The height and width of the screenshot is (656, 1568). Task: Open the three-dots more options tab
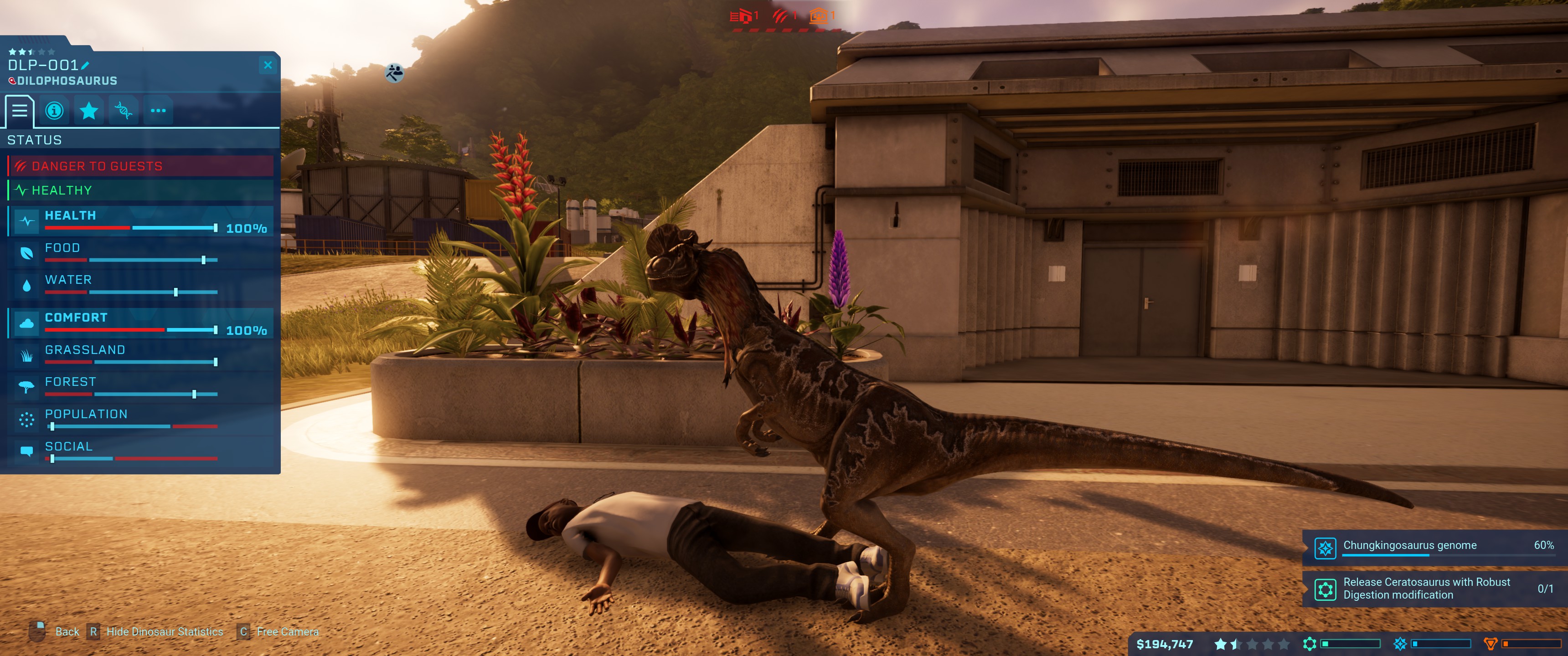(158, 111)
